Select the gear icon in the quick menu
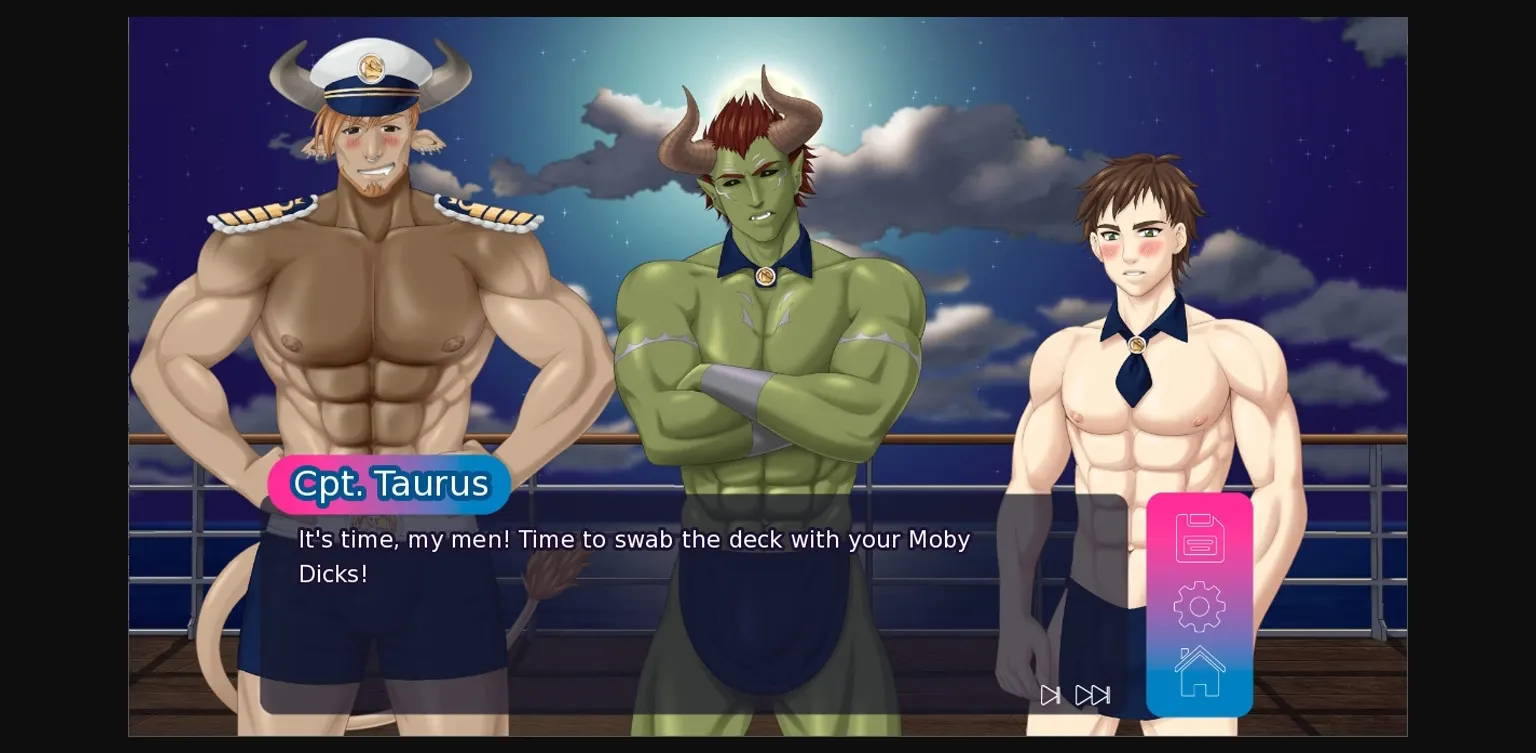Screen dimensions: 1536x753 point(1199,605)
